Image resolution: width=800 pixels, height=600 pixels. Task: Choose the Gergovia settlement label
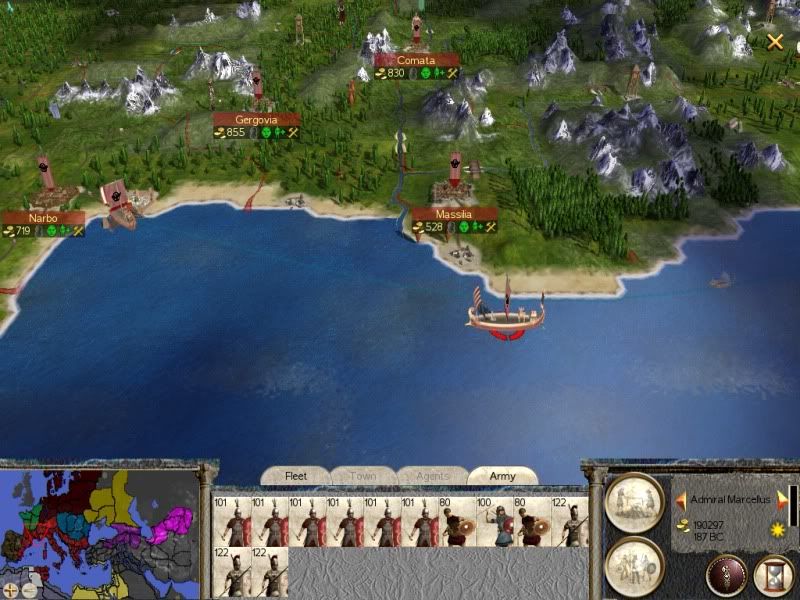tap(256, 119)
